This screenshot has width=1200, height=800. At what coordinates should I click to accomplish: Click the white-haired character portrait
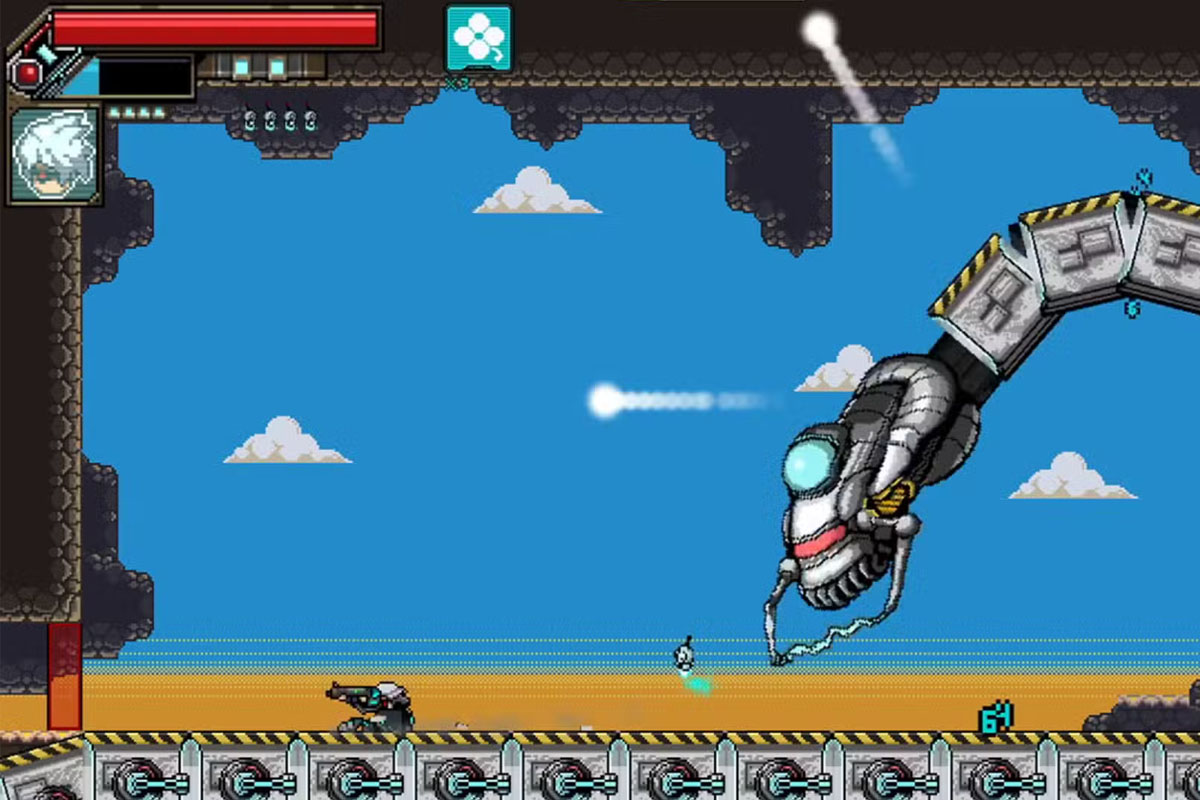pyautogui.click(x=55, y=155)
